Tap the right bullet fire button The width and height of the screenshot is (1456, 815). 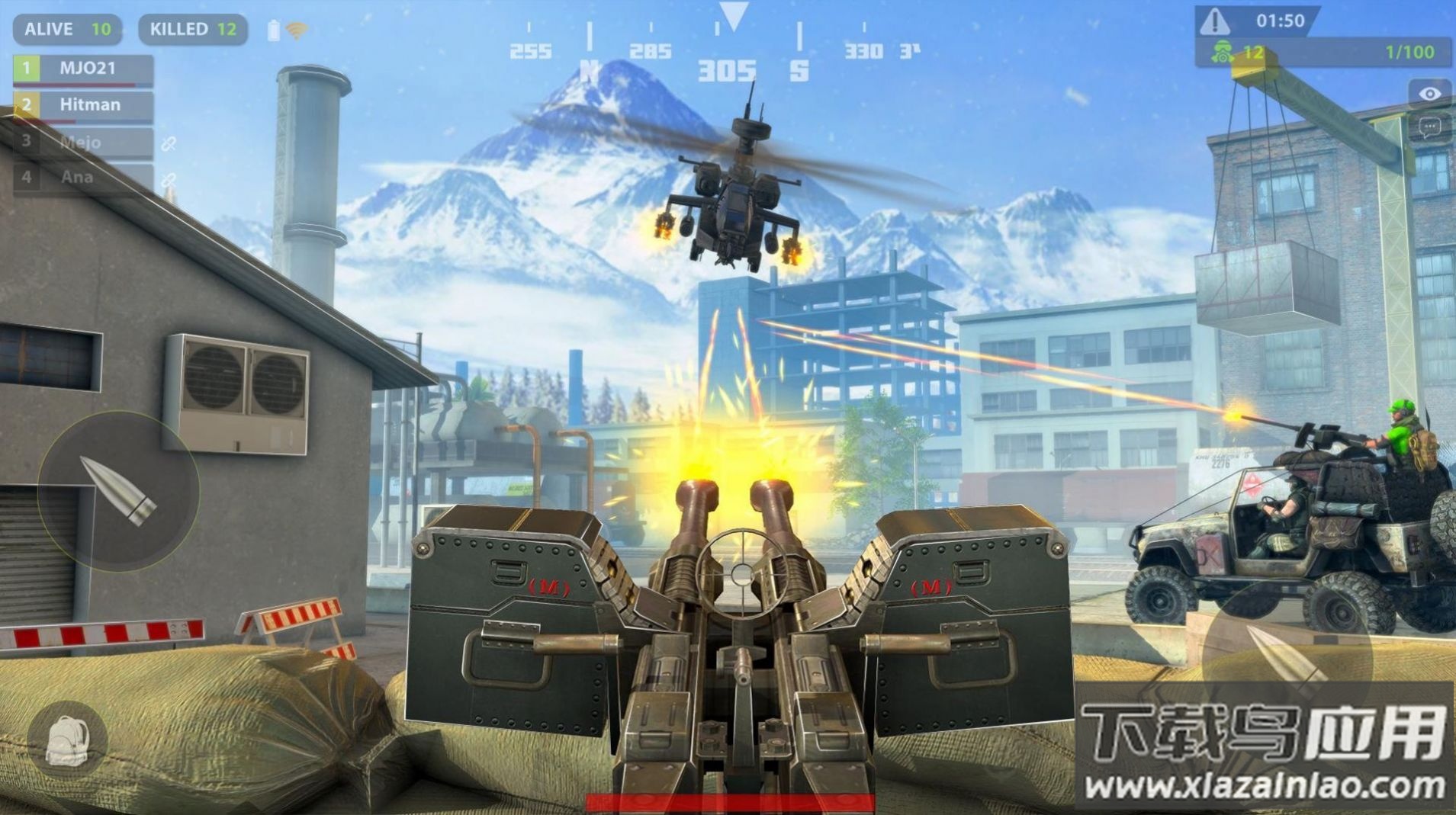pyautogui.click(x=1285, y=657)
